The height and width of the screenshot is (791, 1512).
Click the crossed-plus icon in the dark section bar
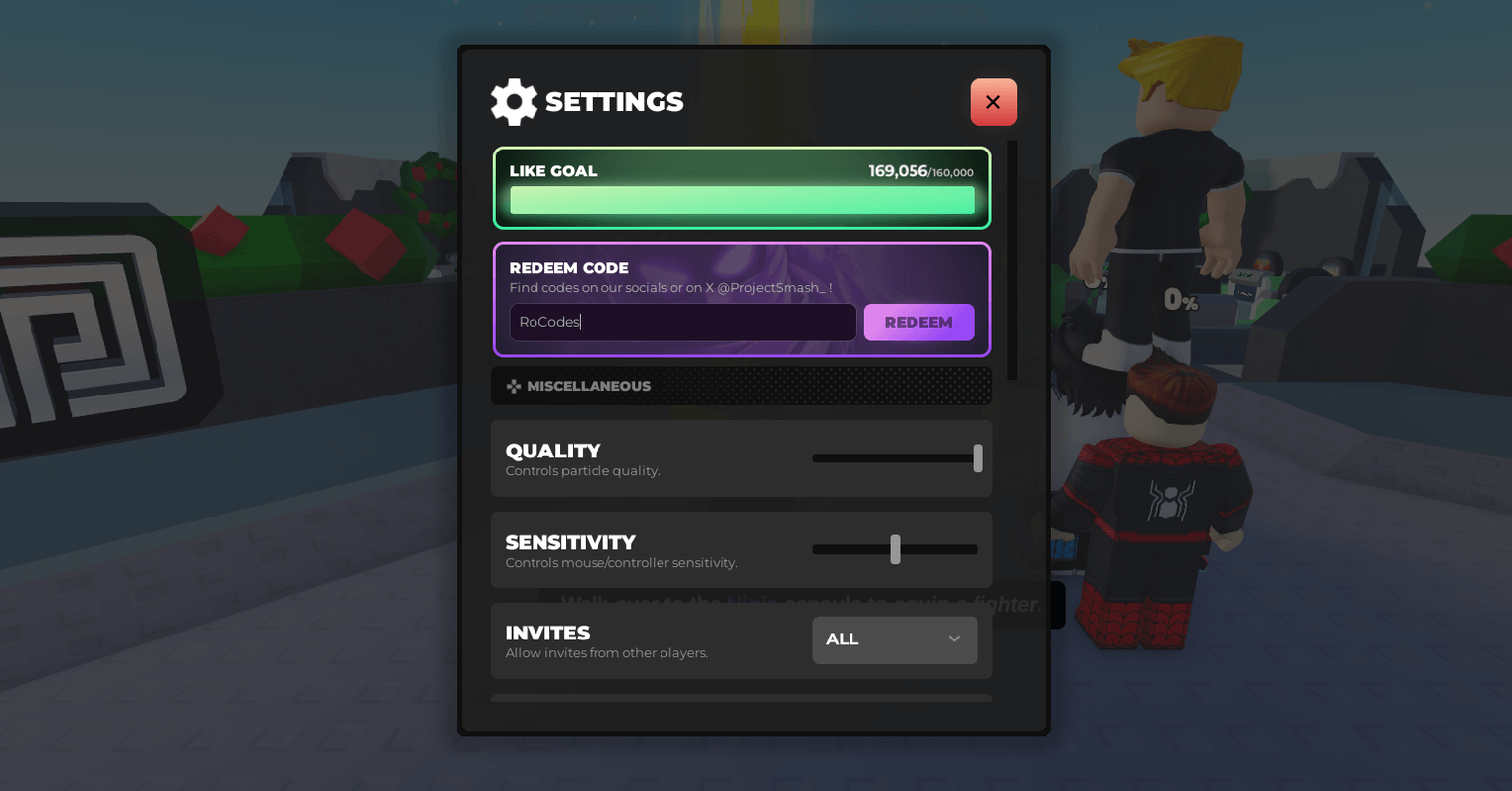514,386
